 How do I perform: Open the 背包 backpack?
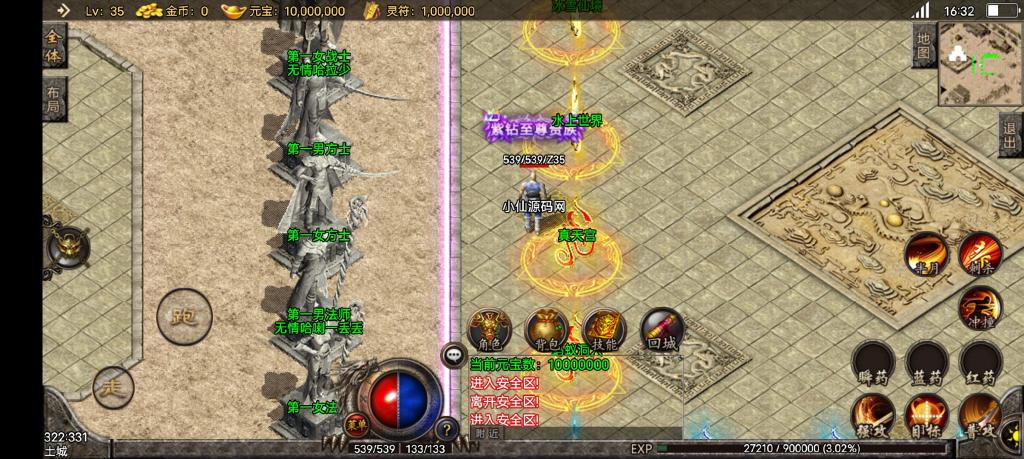click(546, 328)
